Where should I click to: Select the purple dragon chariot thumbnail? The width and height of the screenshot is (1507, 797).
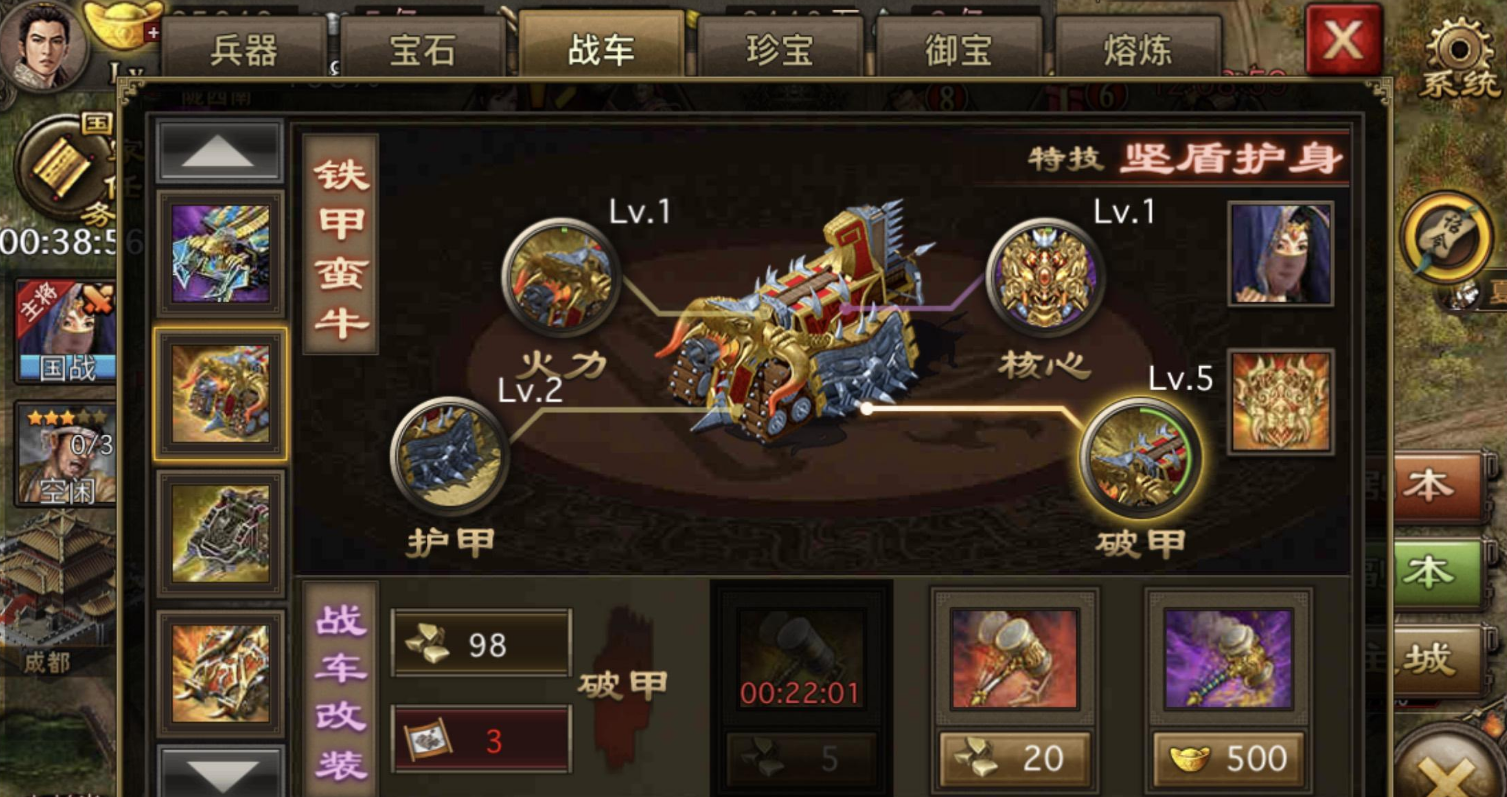219,253
